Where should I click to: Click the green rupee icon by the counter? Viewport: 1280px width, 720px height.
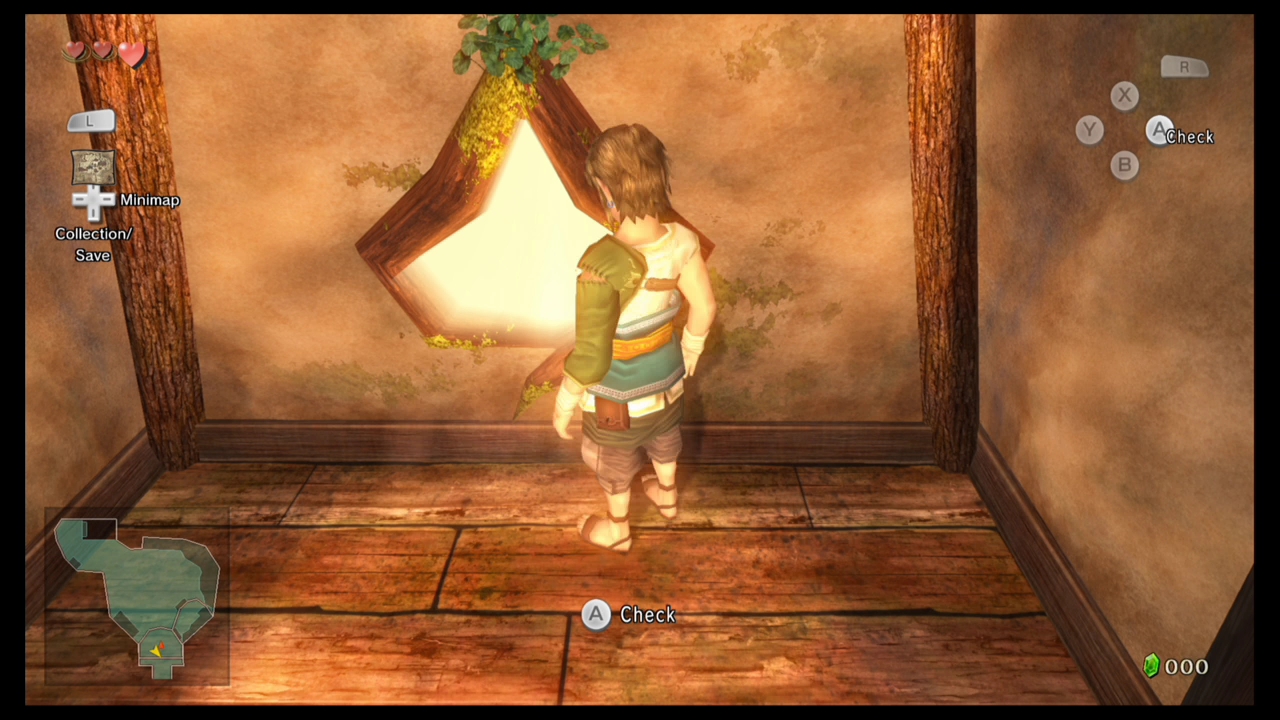pyautogui.click(x=1151, y=666)
